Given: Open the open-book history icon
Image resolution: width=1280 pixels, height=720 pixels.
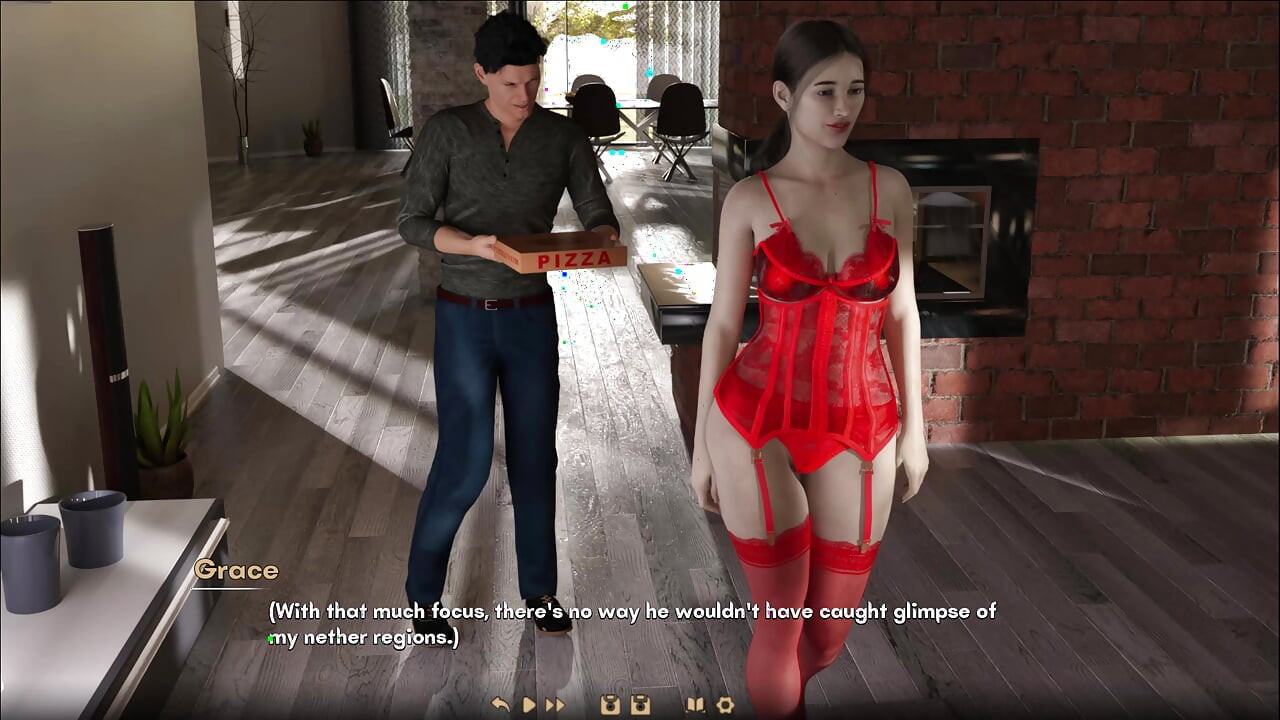Looking at the screenshot, I should 695,705.
